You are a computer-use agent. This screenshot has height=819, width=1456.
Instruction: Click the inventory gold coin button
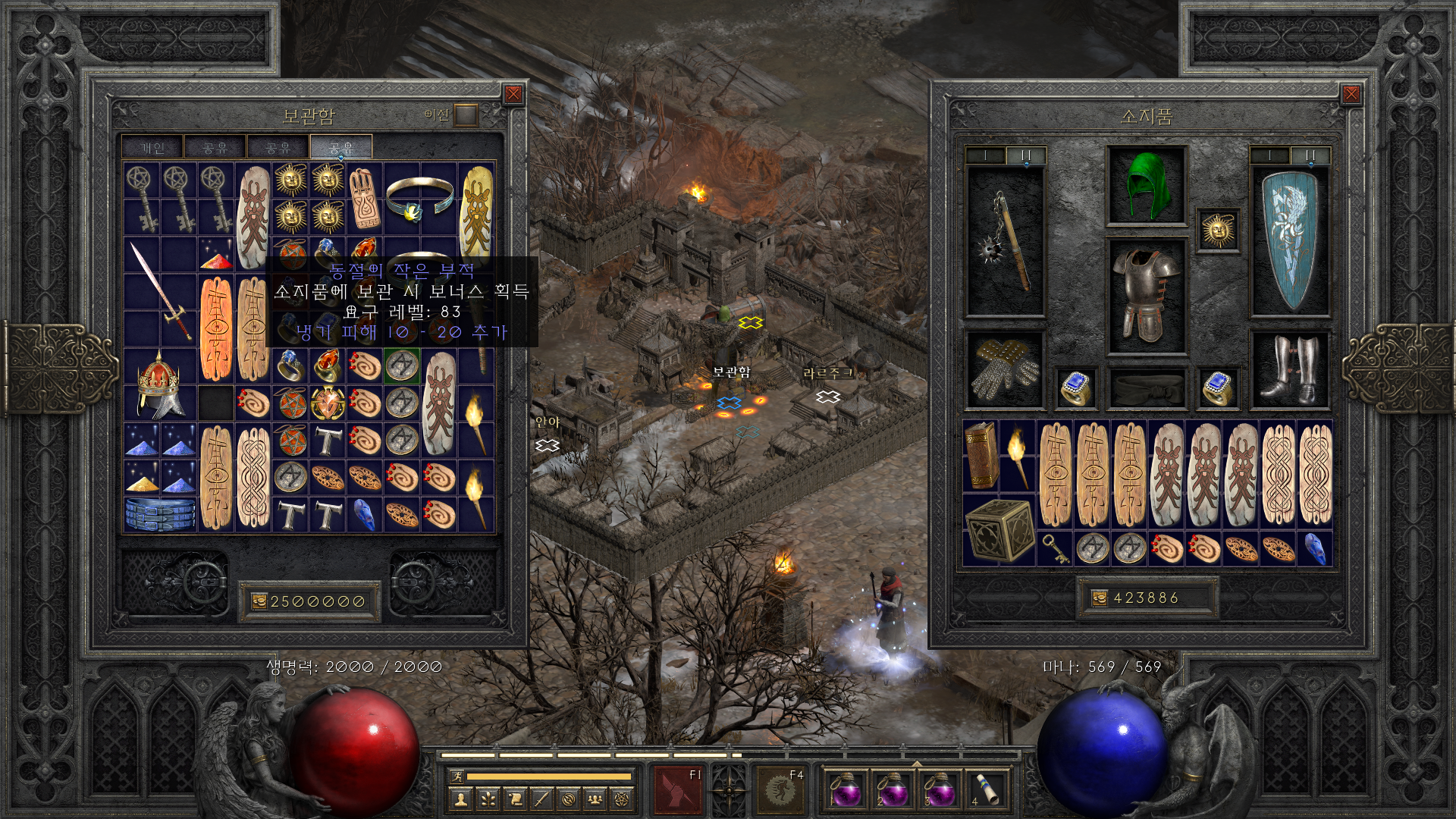coord(1099,598)
